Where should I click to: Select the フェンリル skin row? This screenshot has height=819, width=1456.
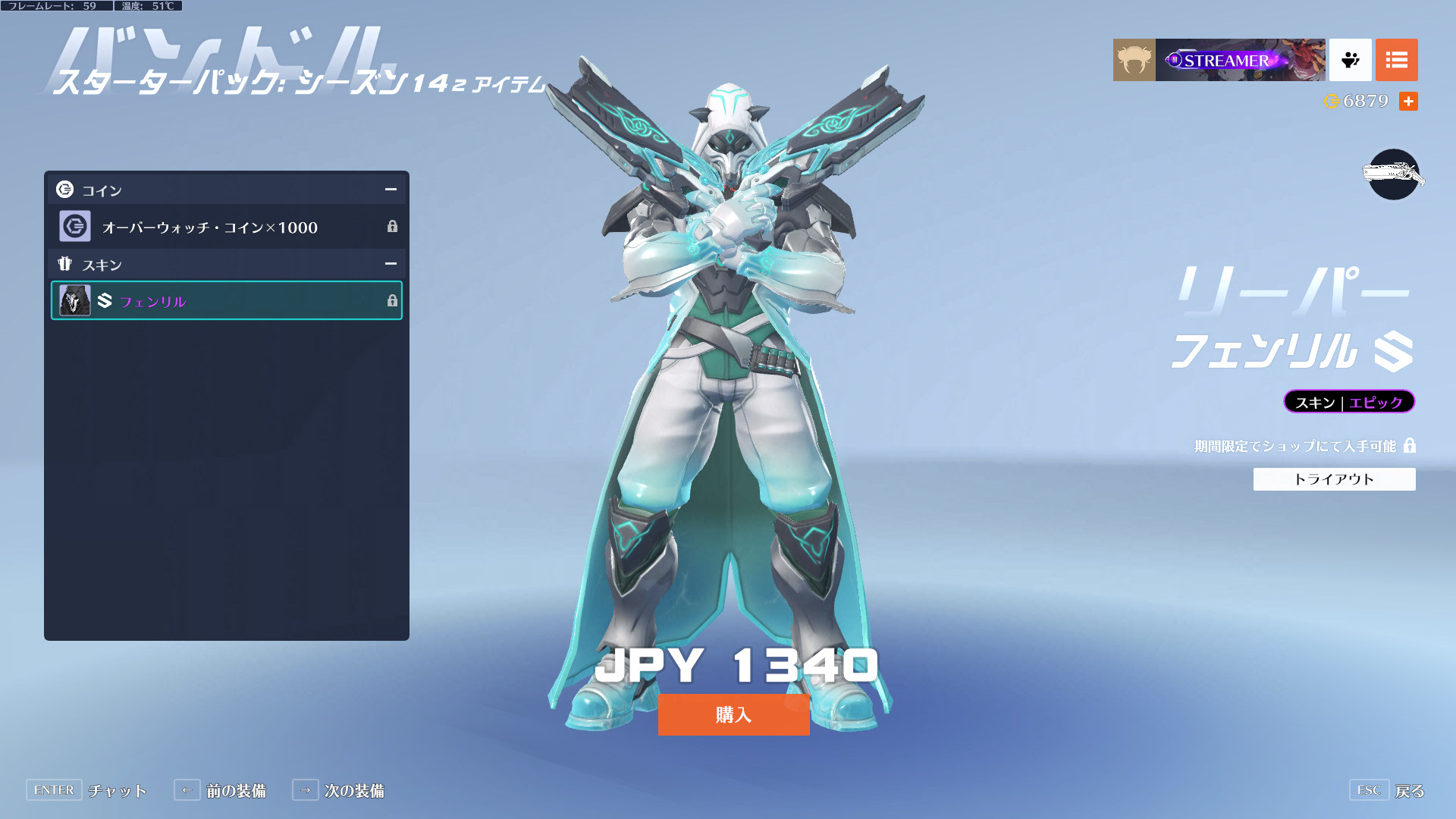pos(226,300)
